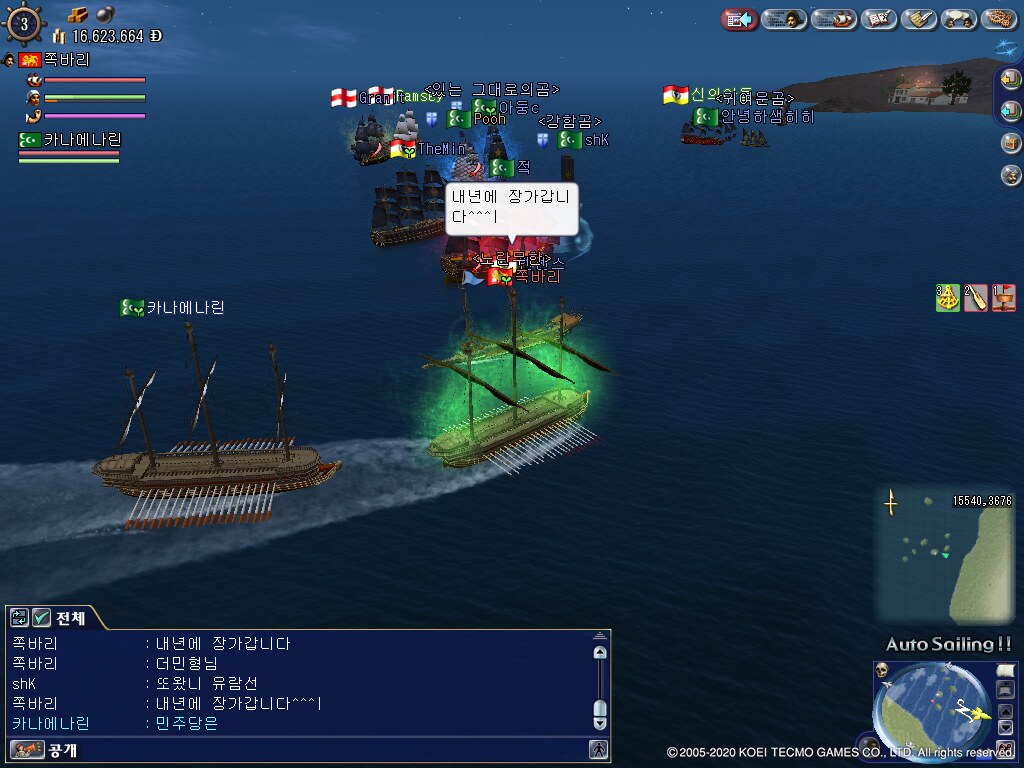Click the round compass minimap
Viewport: 1024px width, 768px height.
(x=932, y=709)
